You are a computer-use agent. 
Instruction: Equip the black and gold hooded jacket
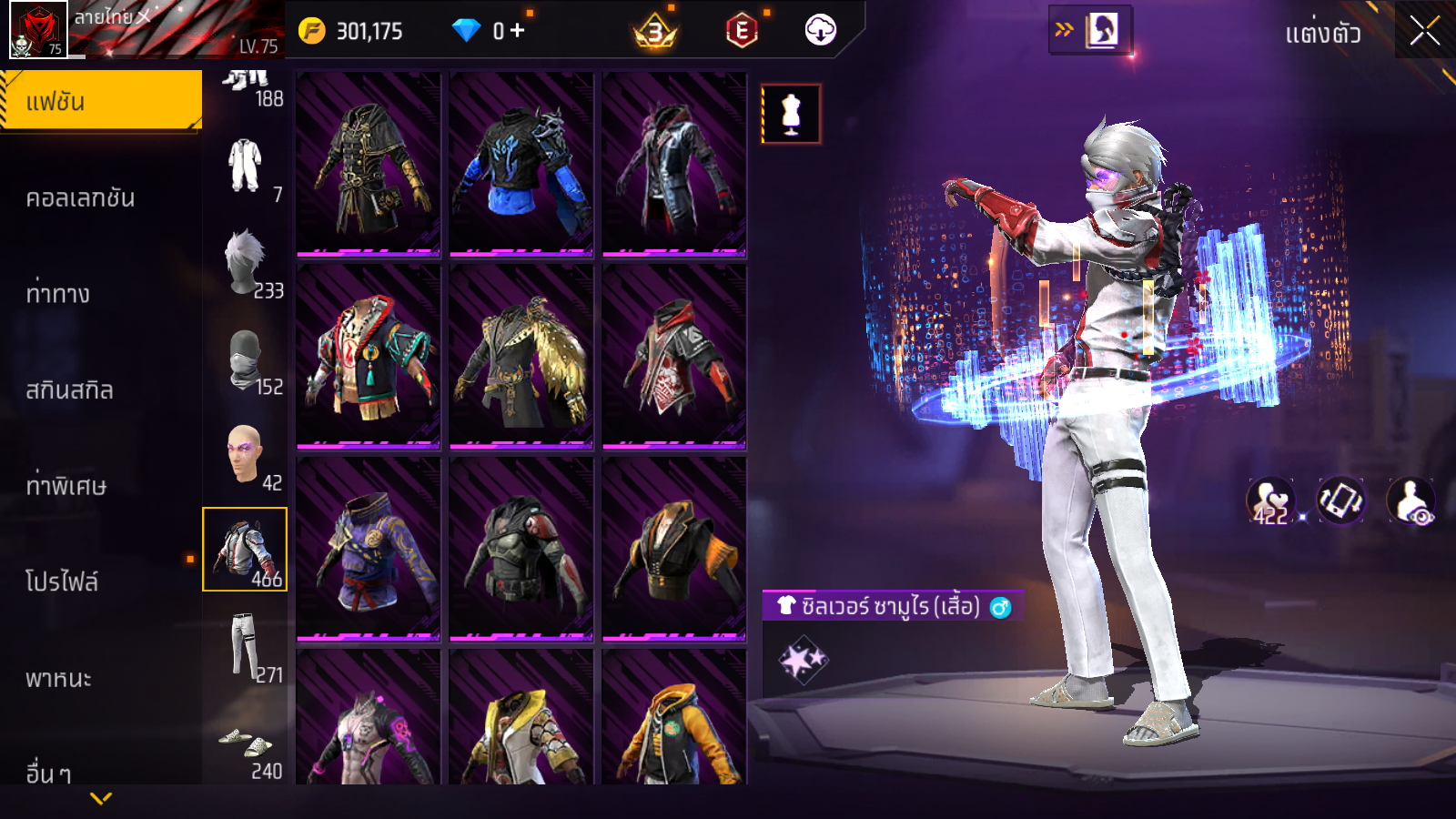point(369,164)
